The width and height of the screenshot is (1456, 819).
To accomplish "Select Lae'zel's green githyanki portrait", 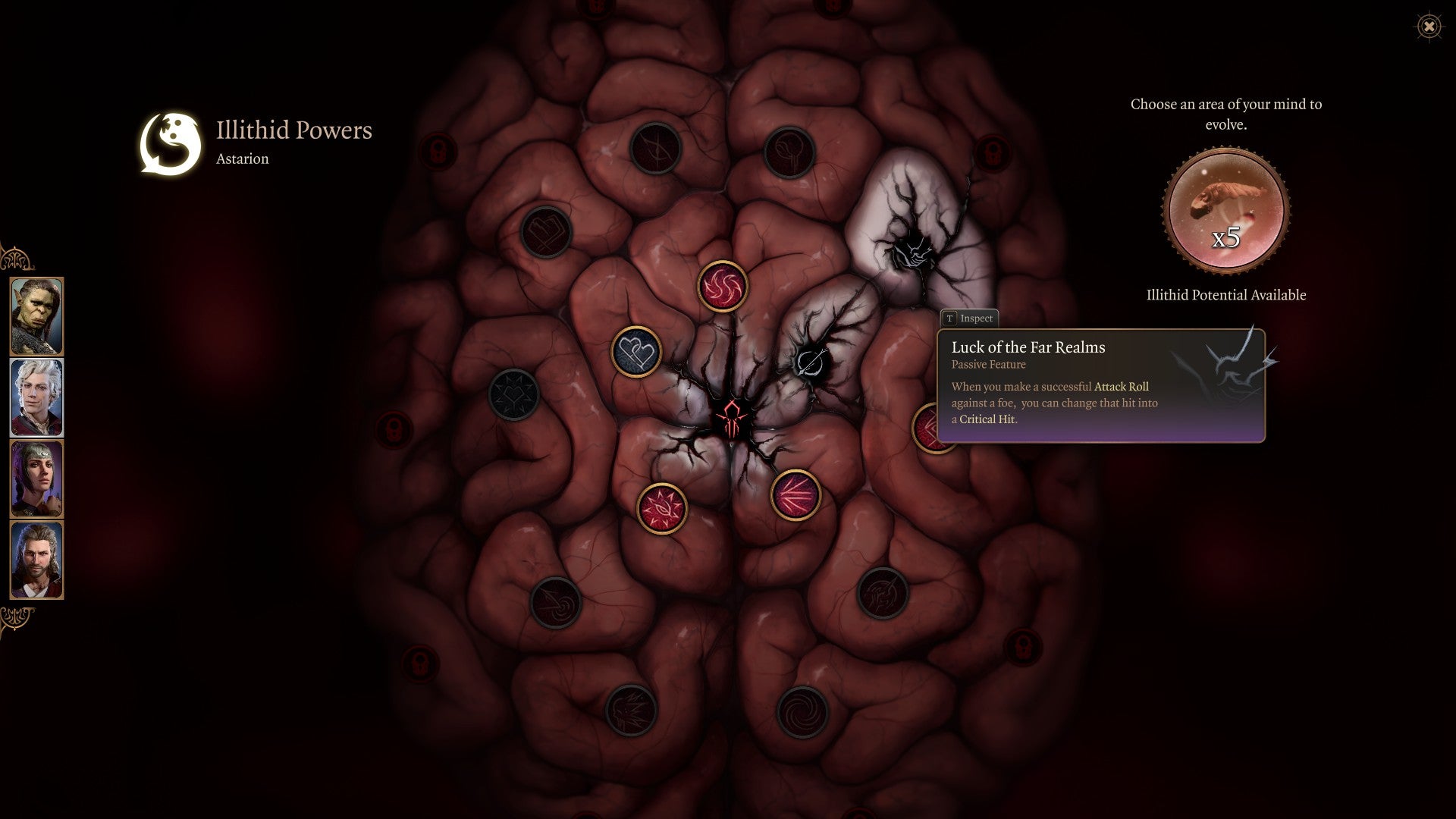I will [36, 316].
